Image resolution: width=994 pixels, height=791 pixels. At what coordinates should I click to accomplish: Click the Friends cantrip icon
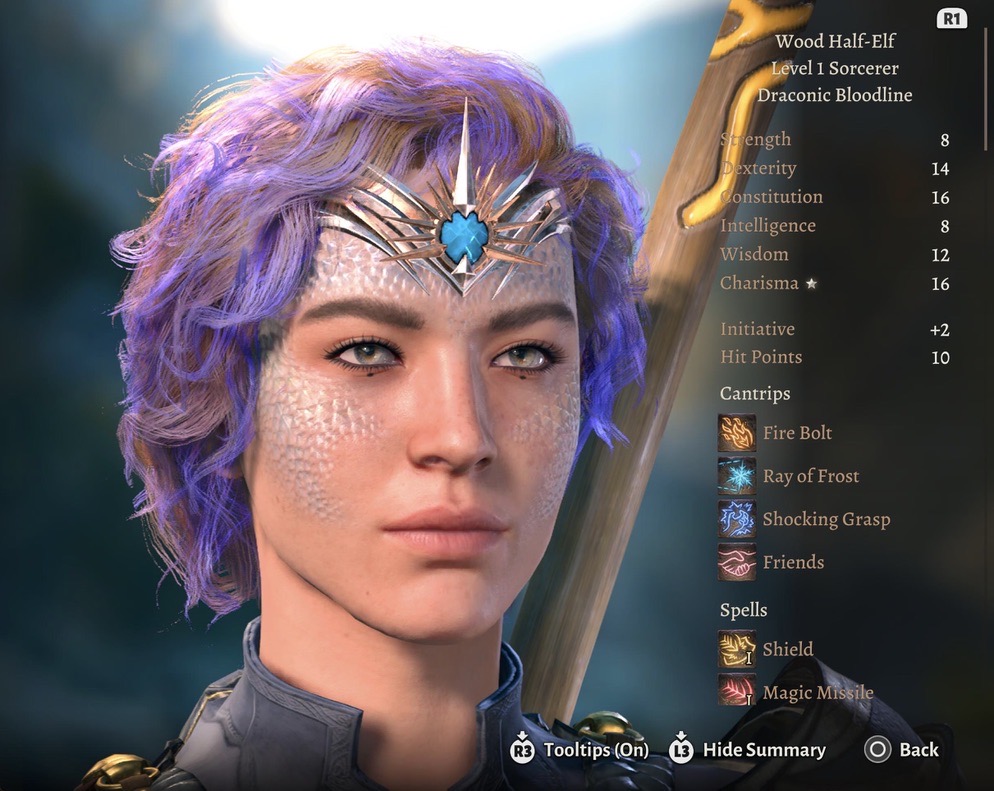[737, 562]
